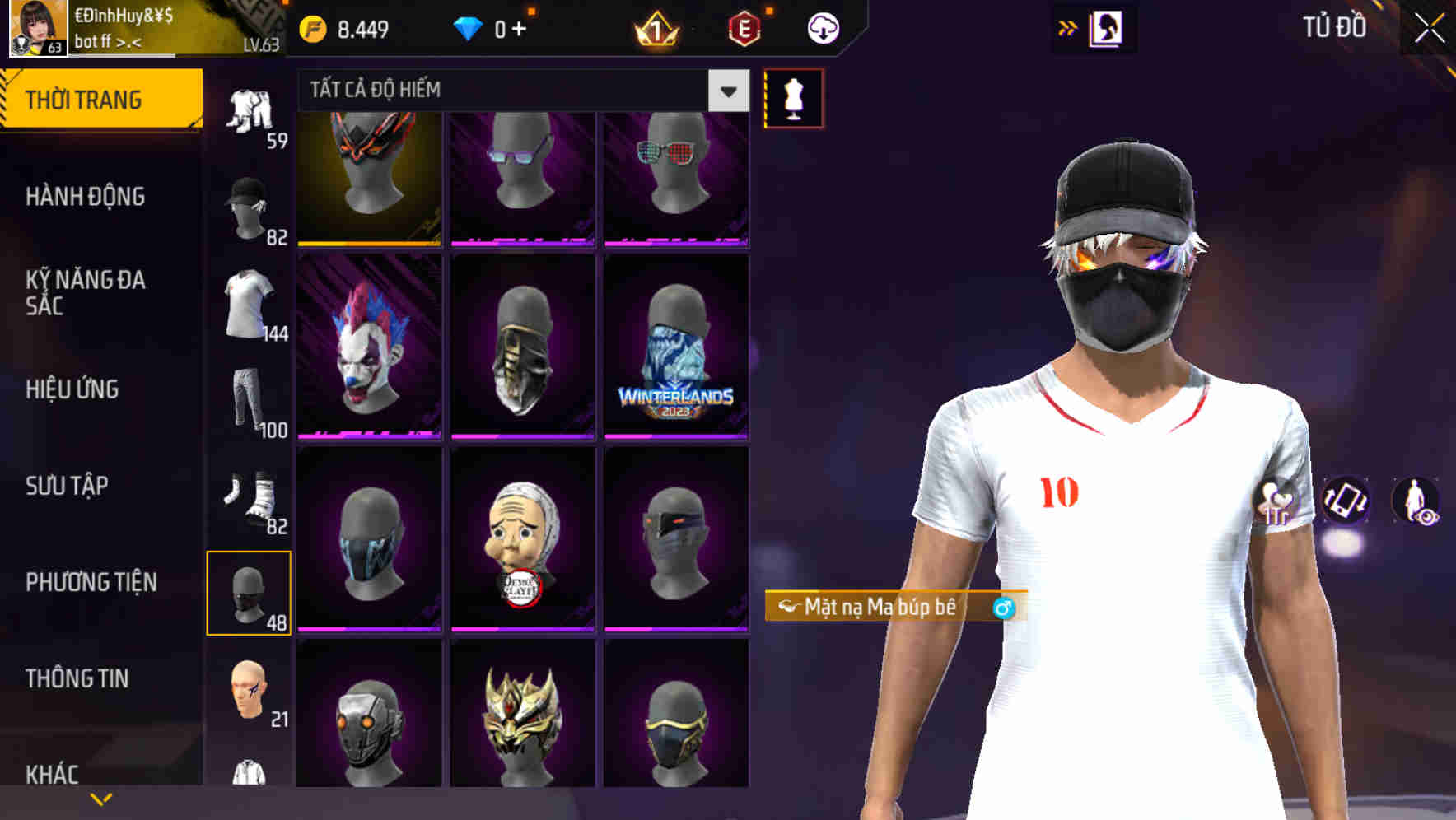Click the yellow progress bar under the selected mask
Viewport: 1456px width, 820px height.
pos(368,245)
